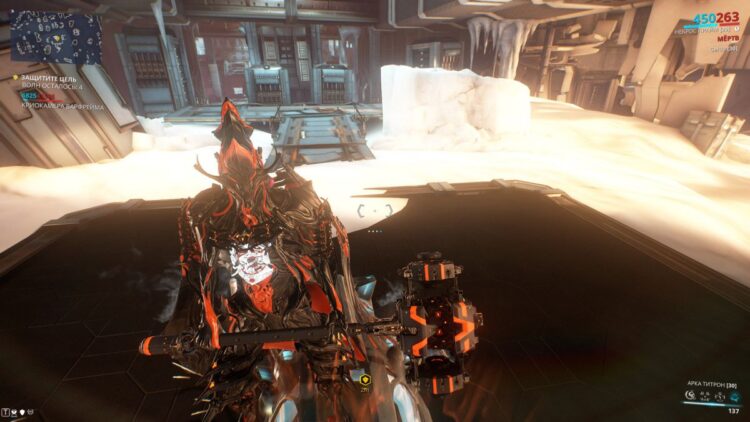Open the minimap in the top-left corner
Image resolution: width=750 pixels, height=422 pixels.
pyautogui.click(x=56, y=37)
